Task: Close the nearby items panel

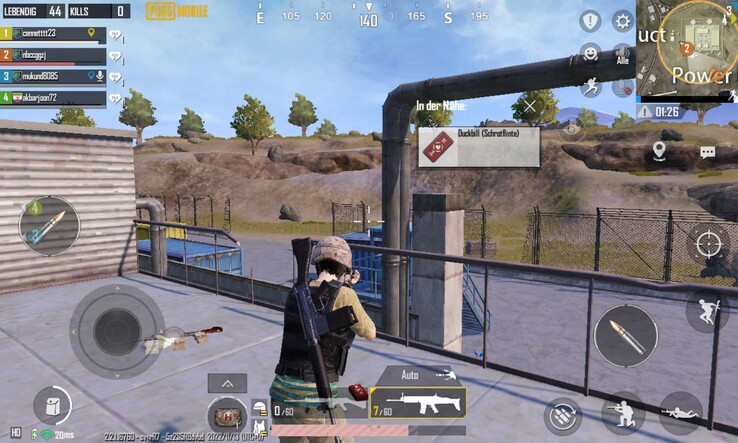Action: click(x=529, y=105)
